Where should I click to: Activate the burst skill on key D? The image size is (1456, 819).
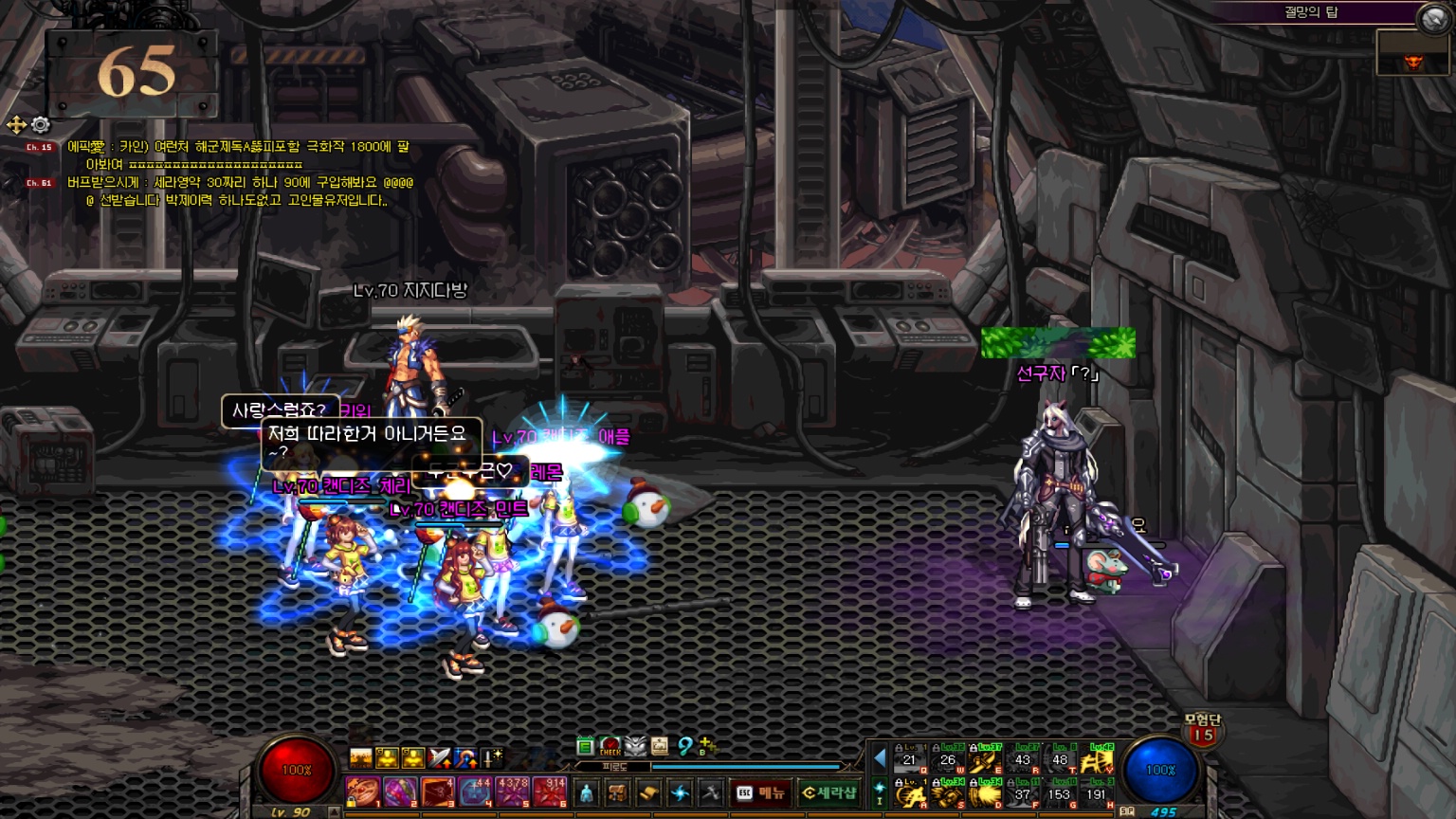pyautogui.click(x=985, y=793)
